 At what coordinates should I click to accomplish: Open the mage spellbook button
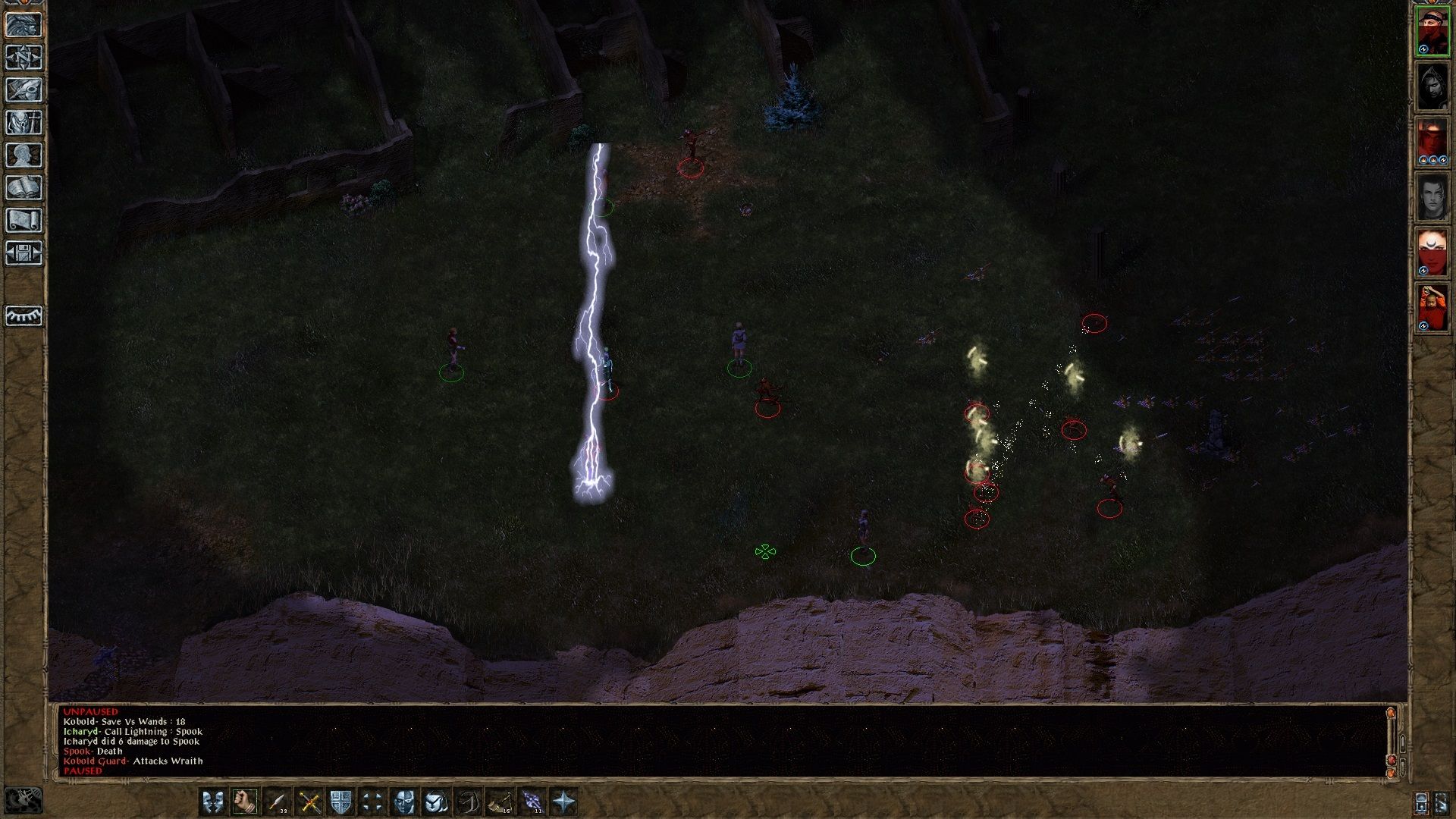coord(24,188)
